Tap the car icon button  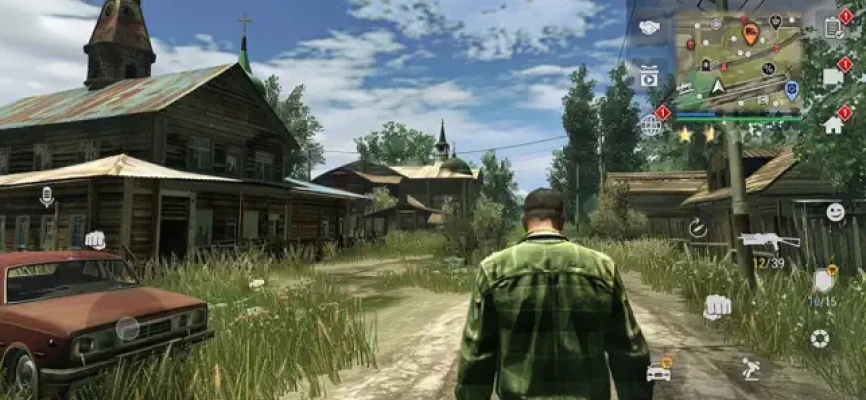click(659, 371)
